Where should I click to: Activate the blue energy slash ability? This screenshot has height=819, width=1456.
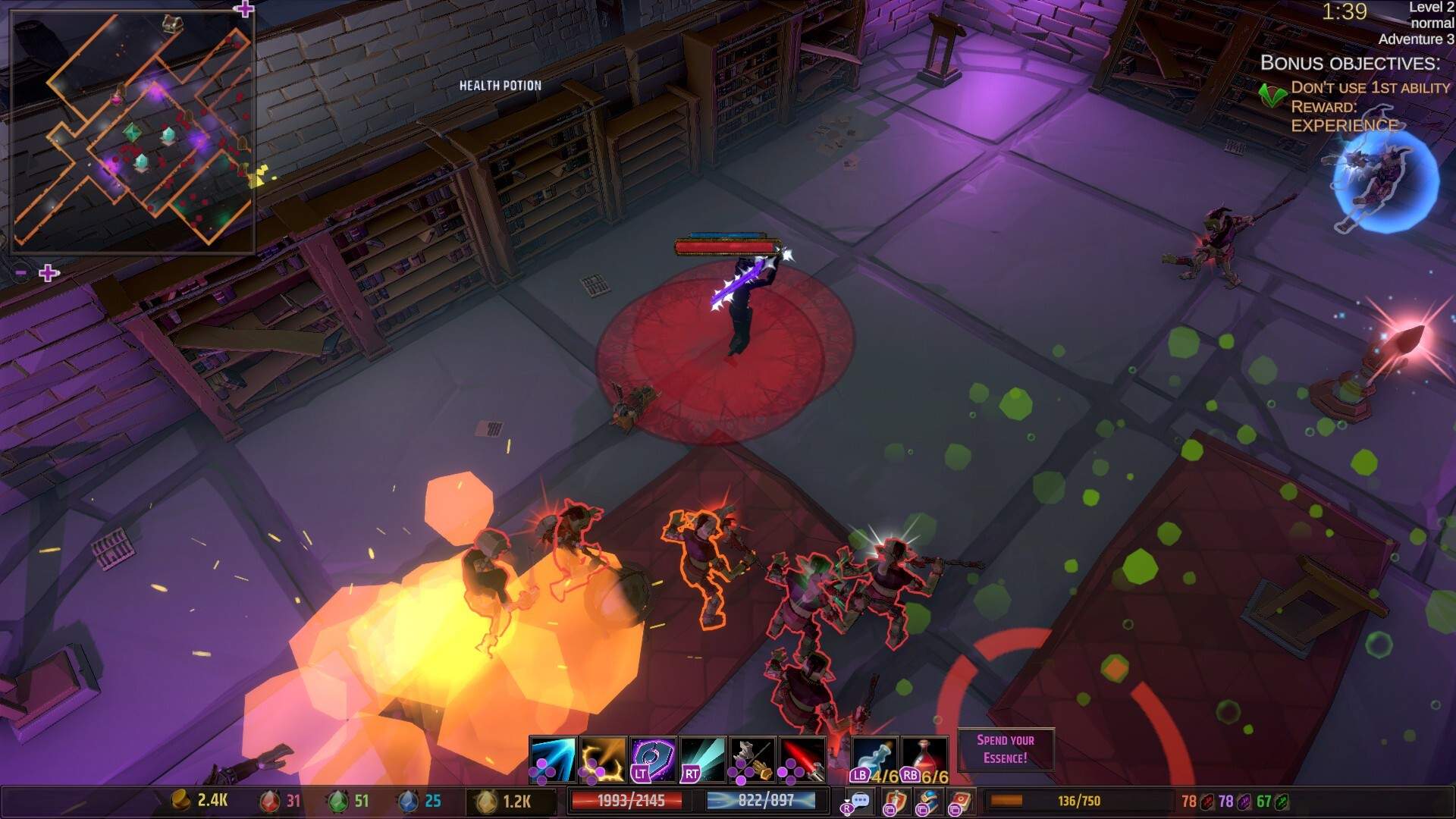tap(553, 758)
